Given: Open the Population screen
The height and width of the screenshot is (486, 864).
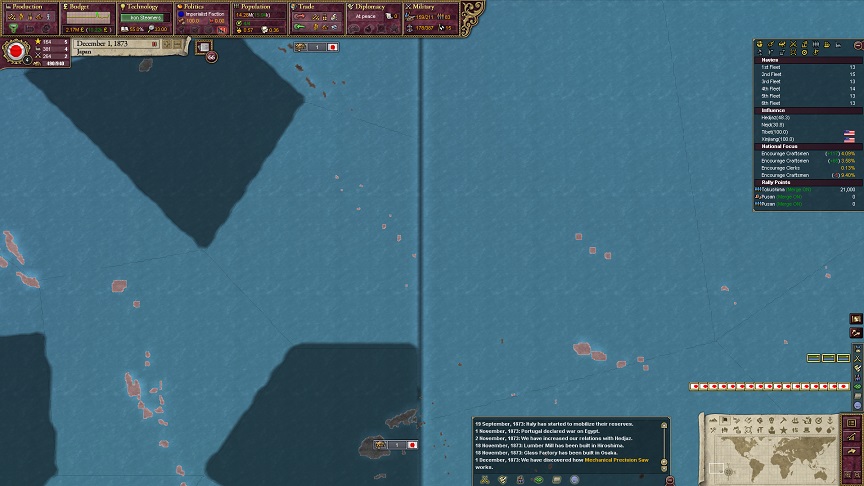Looking at the screenshot, I should tap(260, 7).
